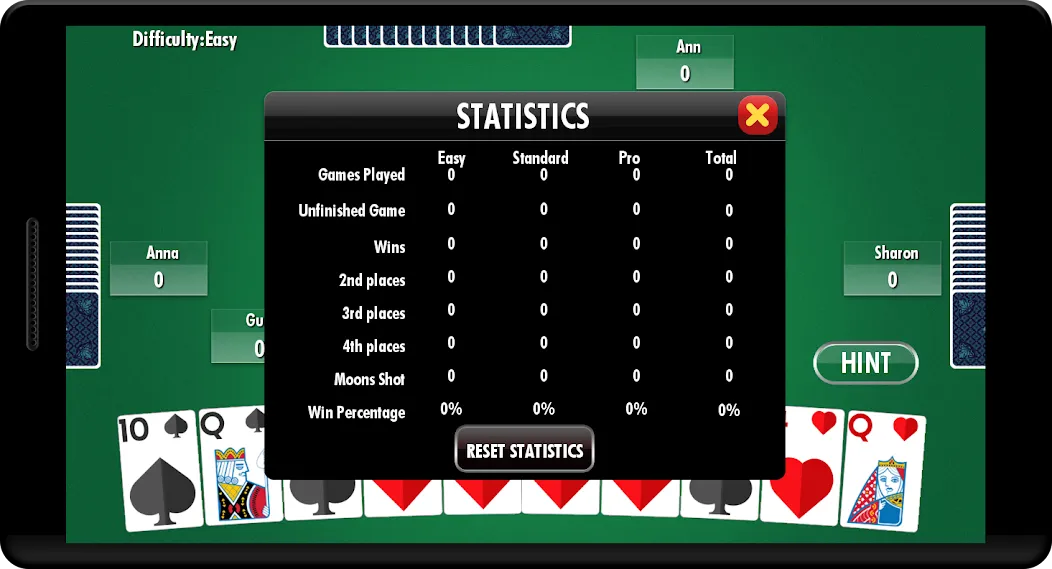Reset the statistics

pyautogui.click(x=524, y=450)
